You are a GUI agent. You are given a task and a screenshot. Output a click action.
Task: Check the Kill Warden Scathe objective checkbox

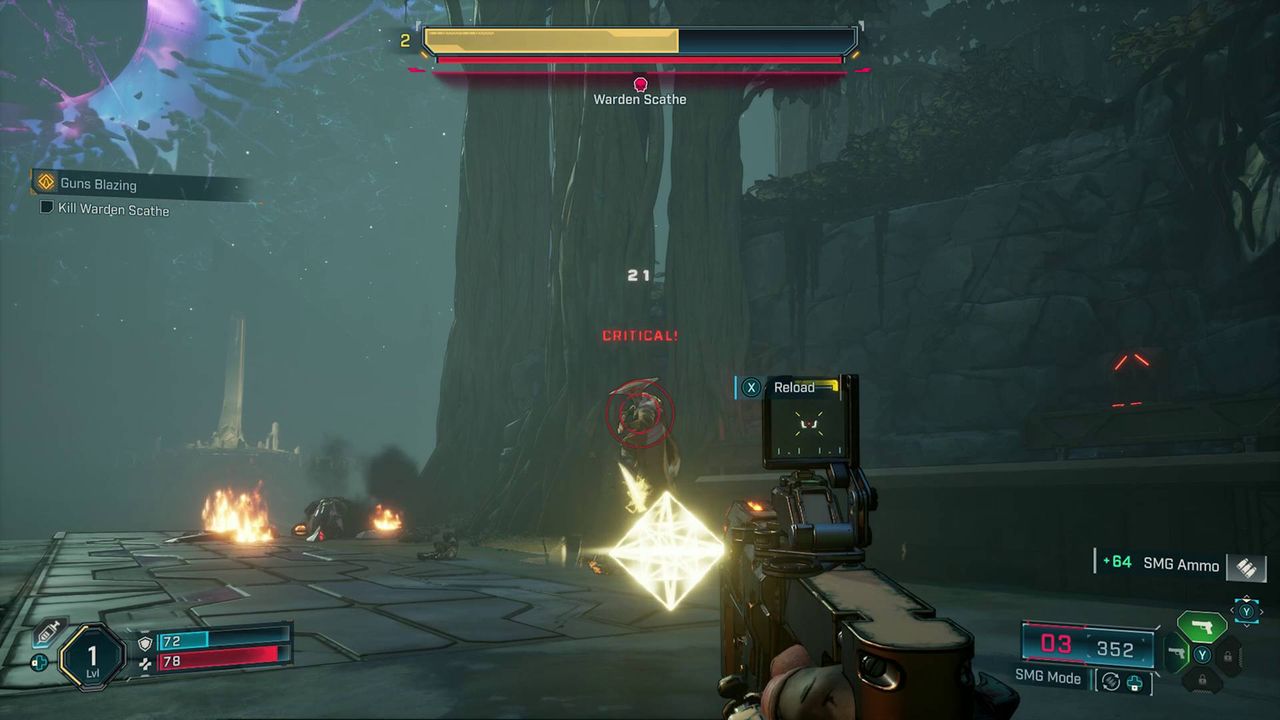(x=46, y=207)
